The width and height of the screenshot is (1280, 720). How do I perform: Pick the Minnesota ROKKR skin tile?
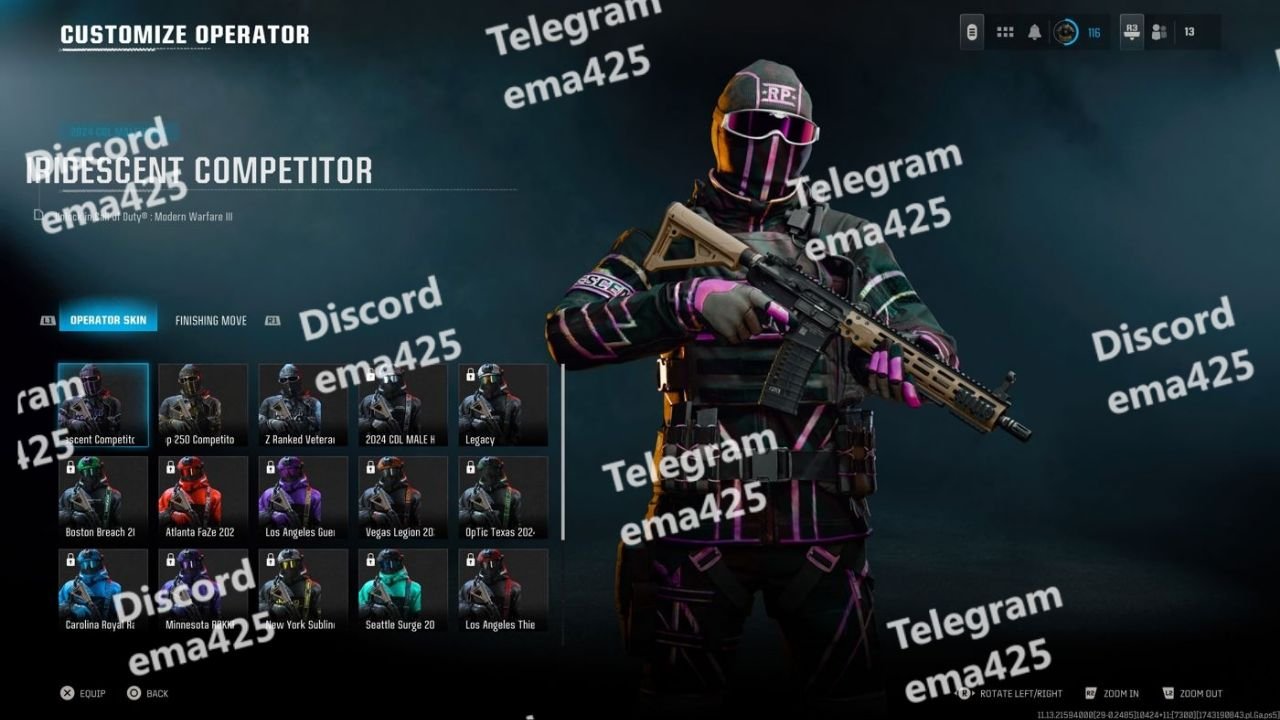[203, 590]
